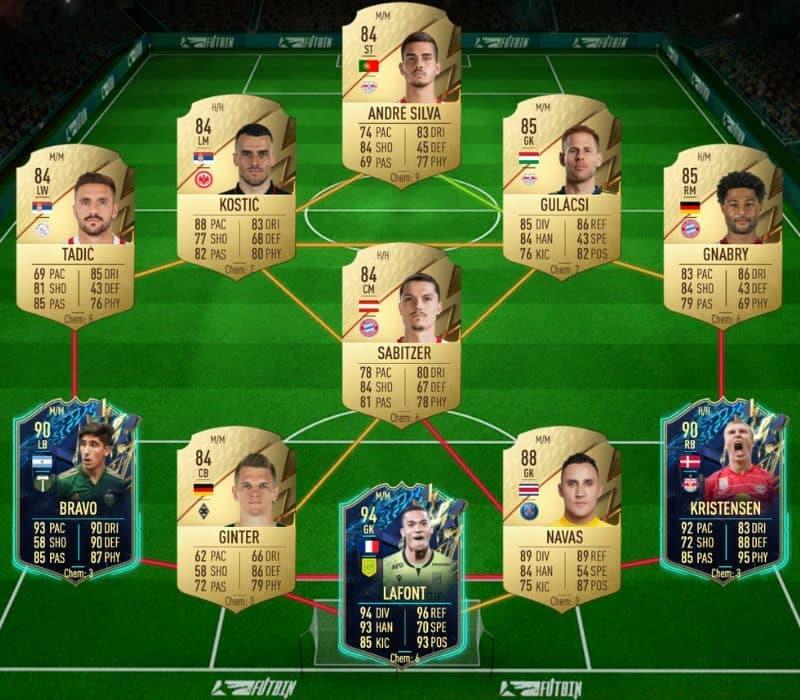
Task: Pick the Tadic LW card
Action: click(75, 234)
